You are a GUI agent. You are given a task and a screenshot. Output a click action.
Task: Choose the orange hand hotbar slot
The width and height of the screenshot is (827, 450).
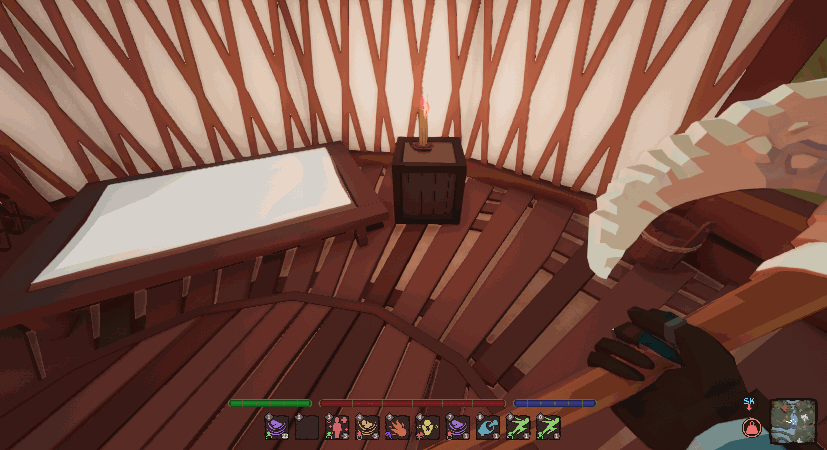397,427
